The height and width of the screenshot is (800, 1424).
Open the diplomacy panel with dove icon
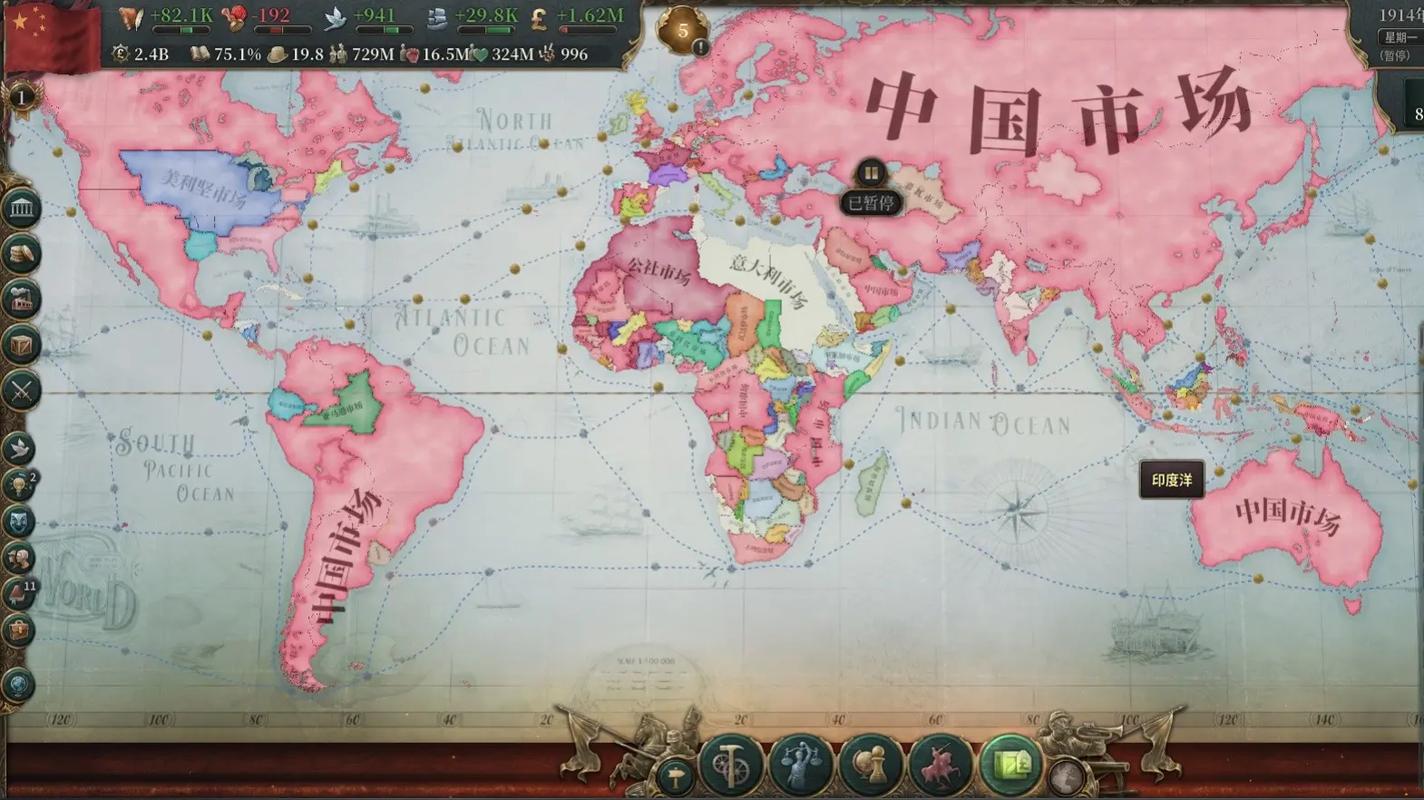19,449
